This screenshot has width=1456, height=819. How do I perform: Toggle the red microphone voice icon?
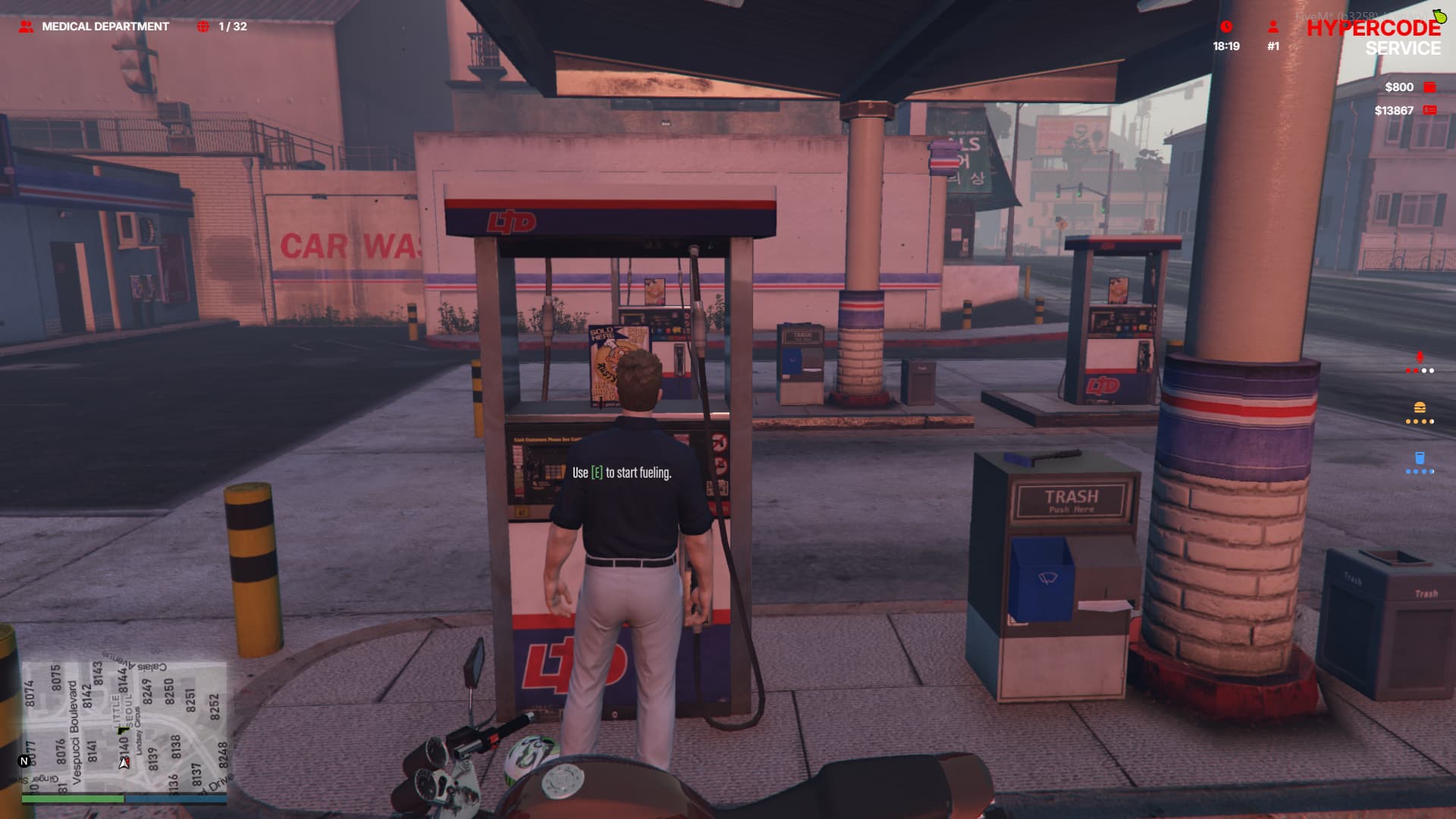(1420, 357)
